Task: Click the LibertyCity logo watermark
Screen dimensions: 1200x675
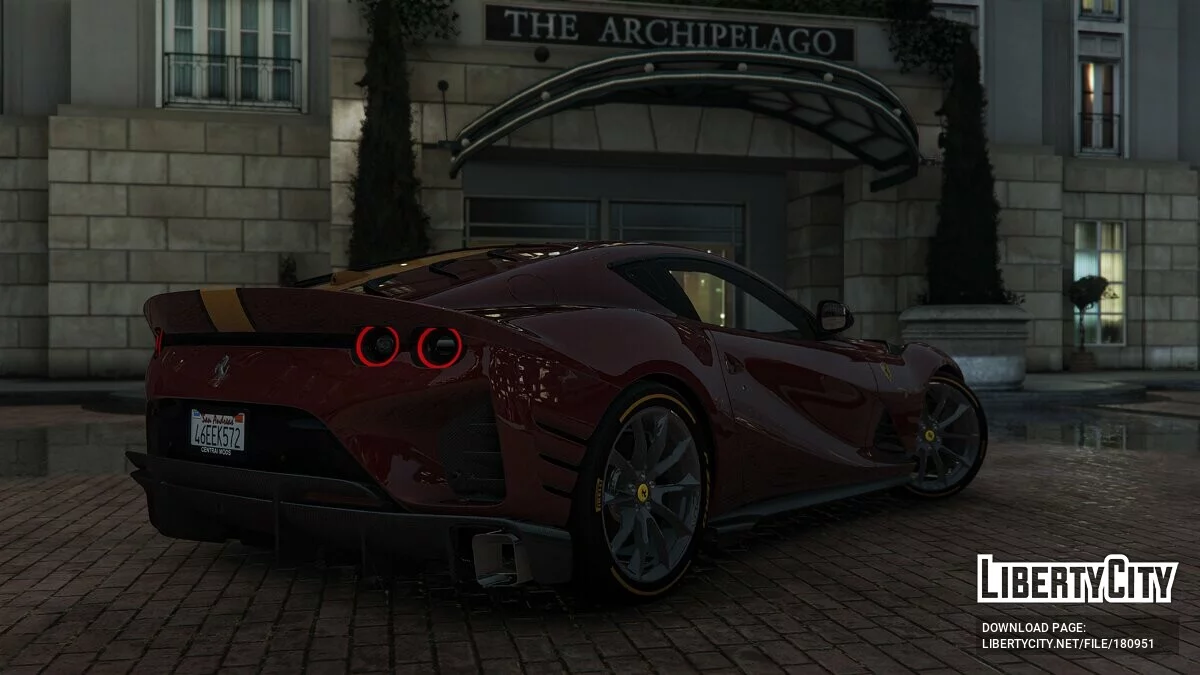Action: pyautogui.click(x=1077, y=579)
